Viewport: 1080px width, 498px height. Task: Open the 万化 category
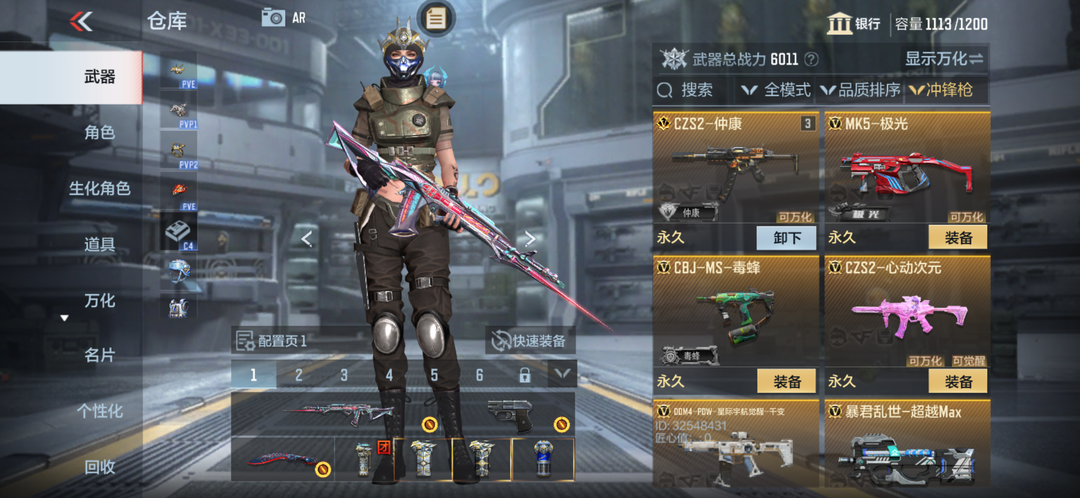pos(99,300)
